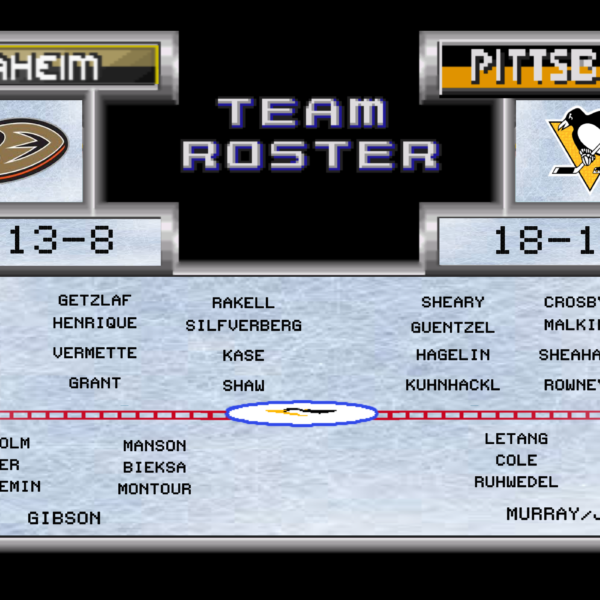Viewport: 600px width, 600px height.
Task: Pick Hagelin in the roster list
Action: click(453, 355)
